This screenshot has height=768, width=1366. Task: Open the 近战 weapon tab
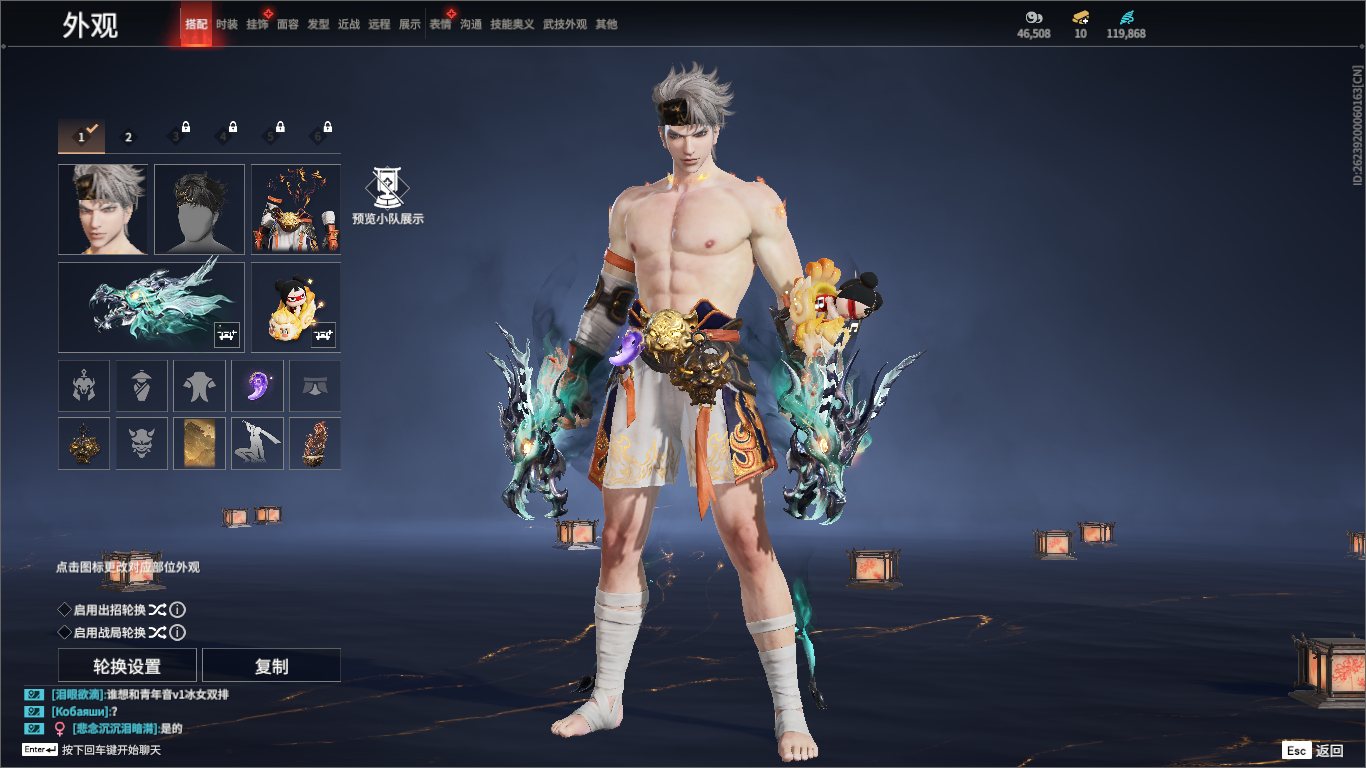coord(349,24)
